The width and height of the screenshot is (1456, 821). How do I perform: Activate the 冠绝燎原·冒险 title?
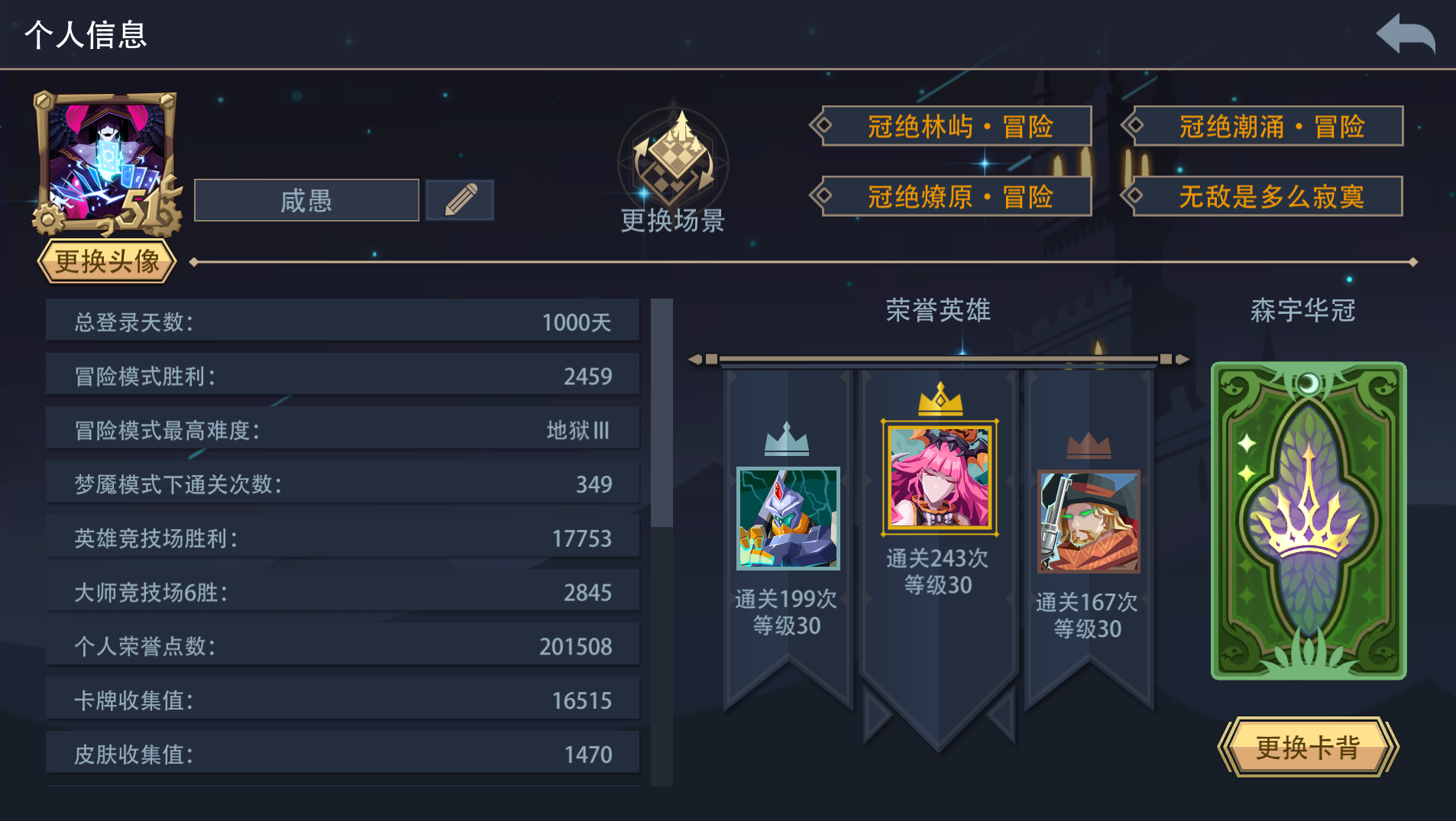953,196
